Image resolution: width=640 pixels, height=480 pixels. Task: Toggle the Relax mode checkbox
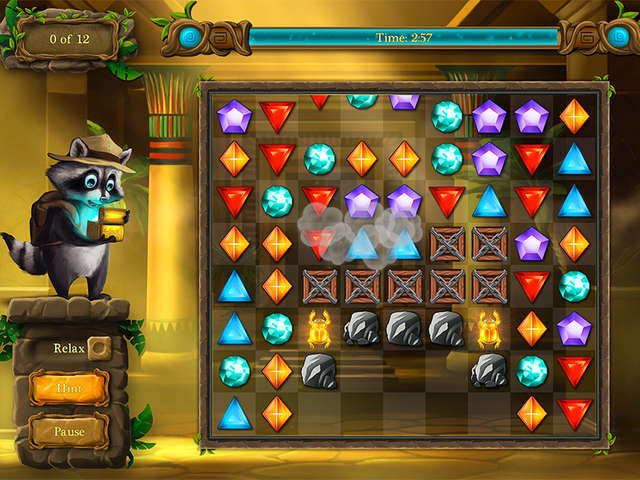pyautogui.click(x=99, y=349)
